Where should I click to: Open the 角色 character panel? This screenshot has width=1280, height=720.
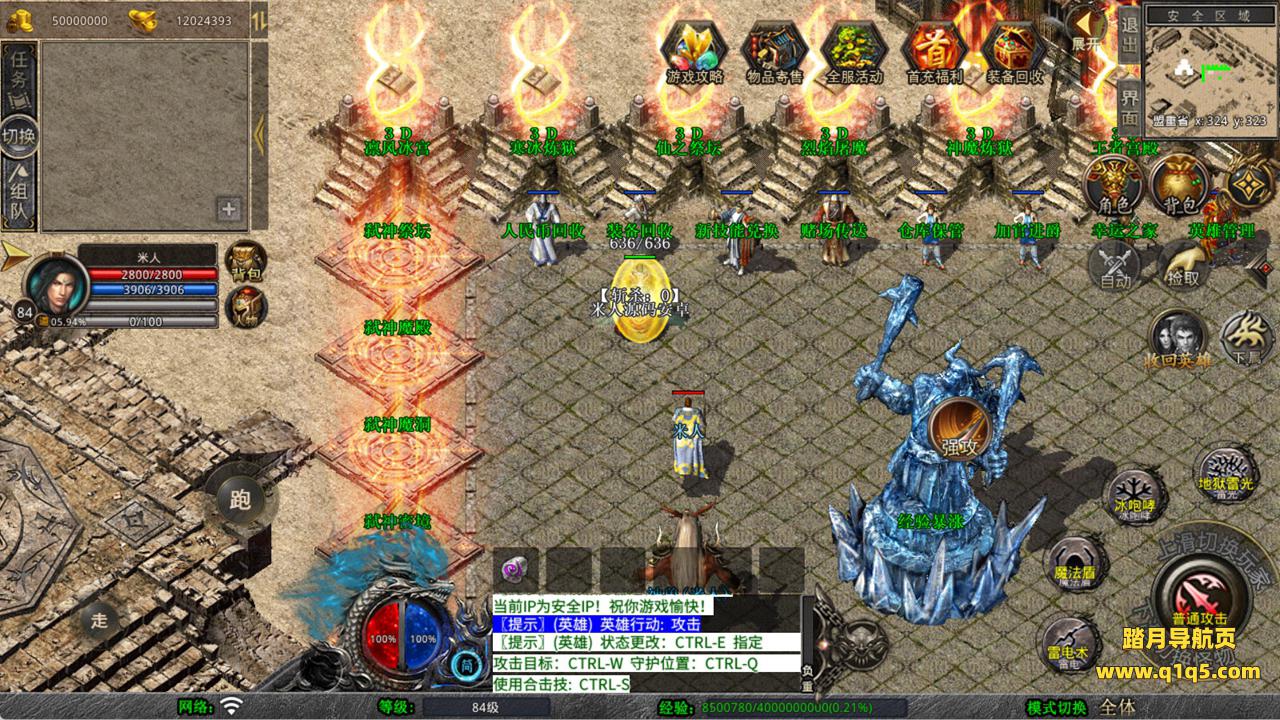[x=1114, y=185]
